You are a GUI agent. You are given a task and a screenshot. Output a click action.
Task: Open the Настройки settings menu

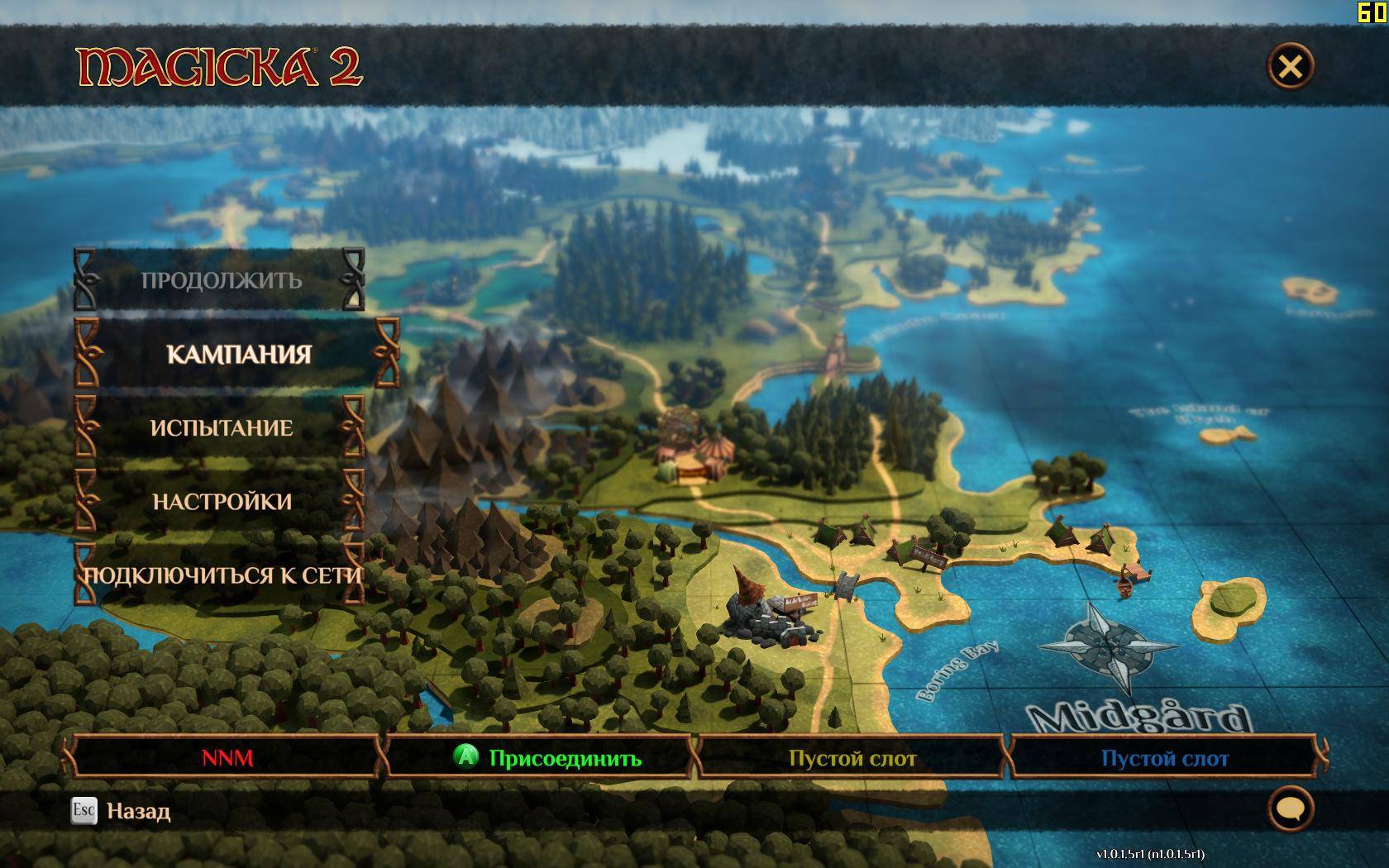[x=221, y=502]
